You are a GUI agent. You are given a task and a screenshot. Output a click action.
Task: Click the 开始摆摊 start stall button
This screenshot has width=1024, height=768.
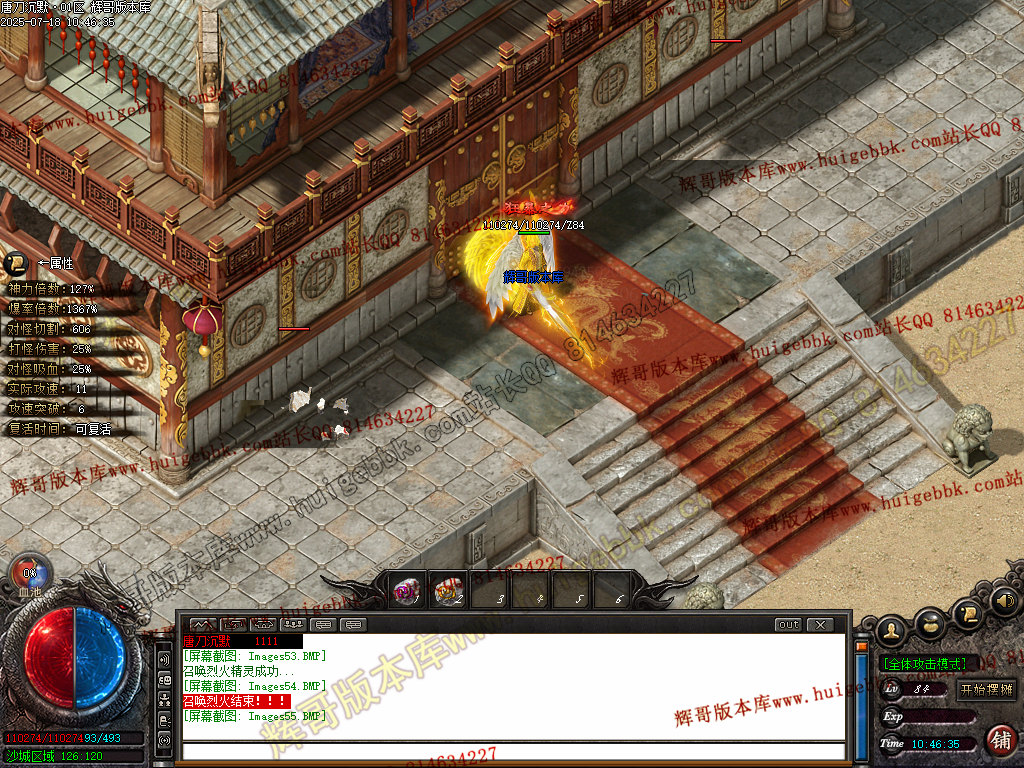pos(987,689)
